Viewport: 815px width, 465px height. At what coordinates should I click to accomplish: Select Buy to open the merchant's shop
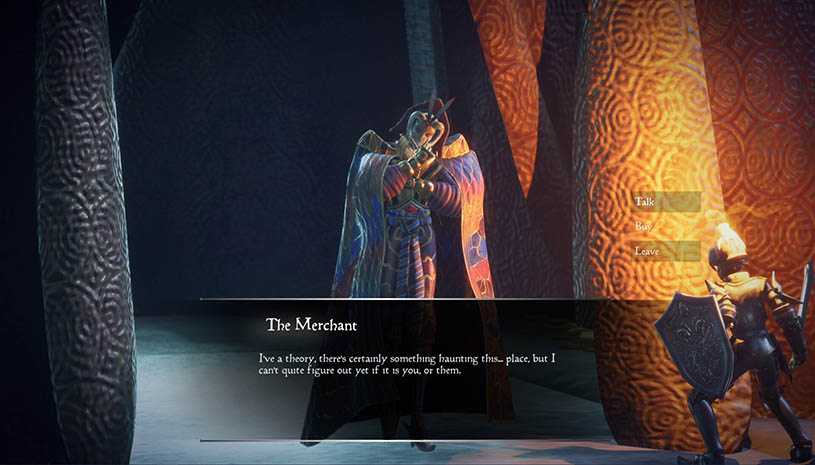[x=665, y=227]
